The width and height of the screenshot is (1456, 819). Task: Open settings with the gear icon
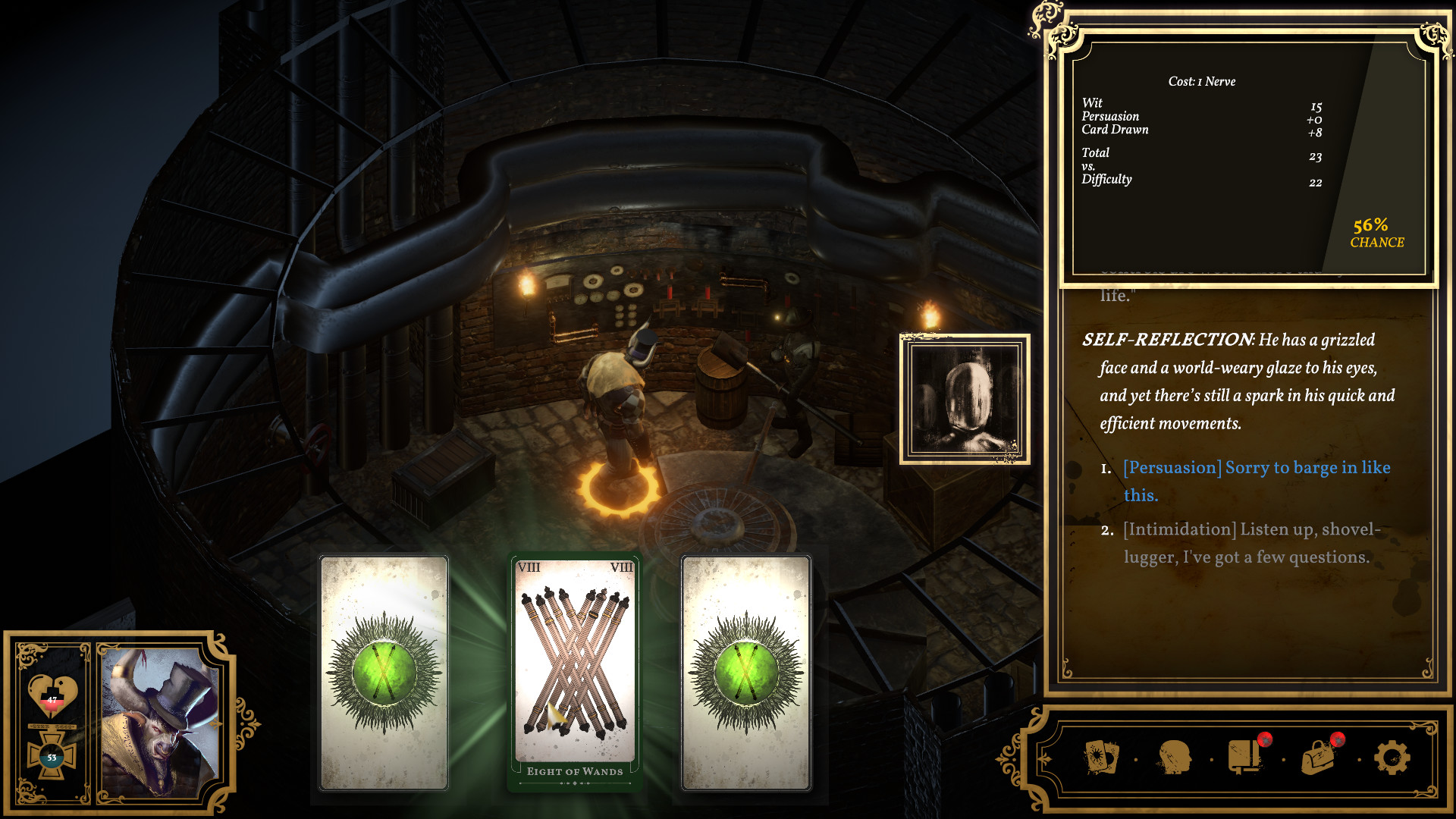(x=1392, y=757)
